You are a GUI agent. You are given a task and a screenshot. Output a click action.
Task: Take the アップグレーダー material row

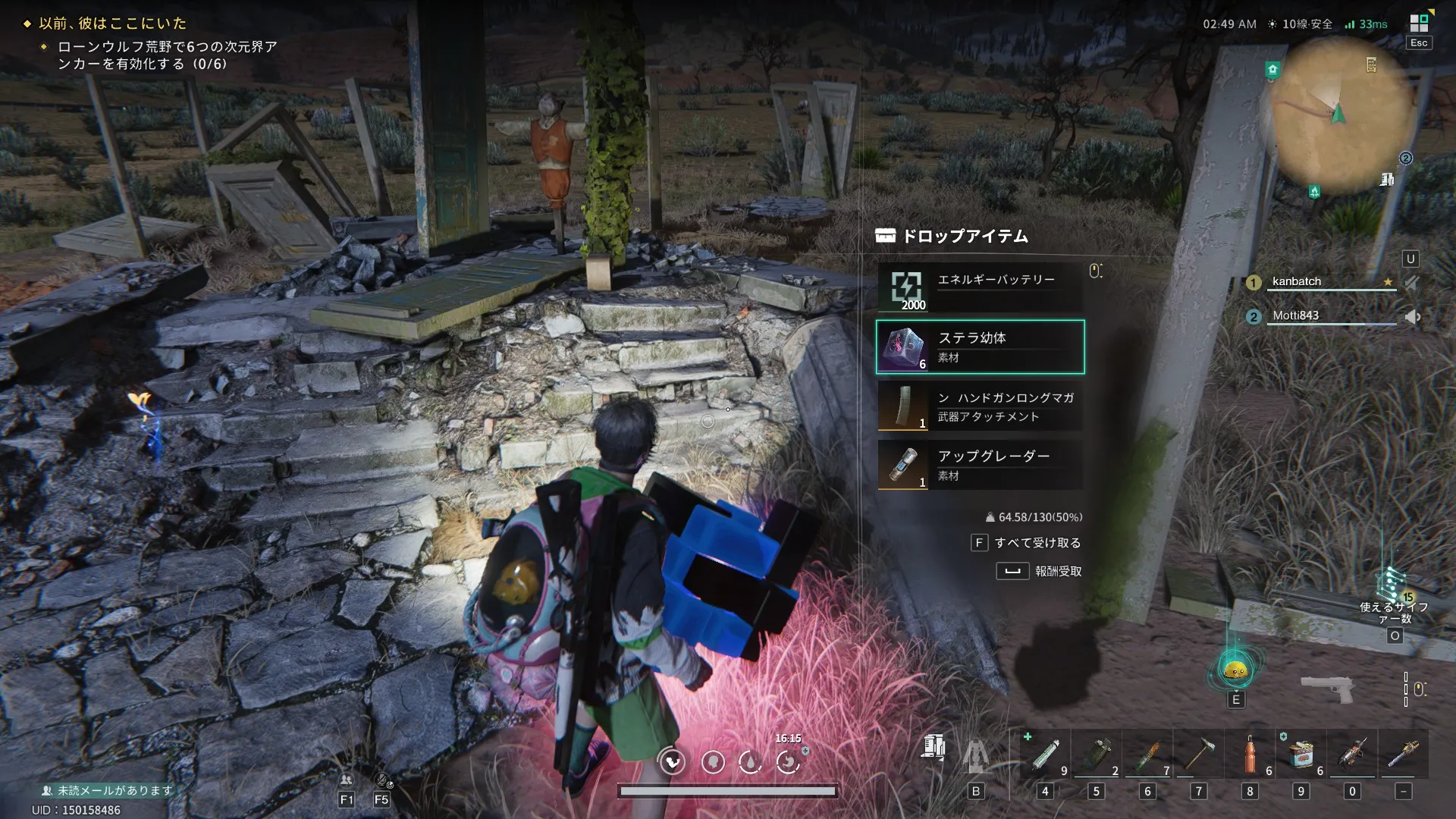point(980,465)
